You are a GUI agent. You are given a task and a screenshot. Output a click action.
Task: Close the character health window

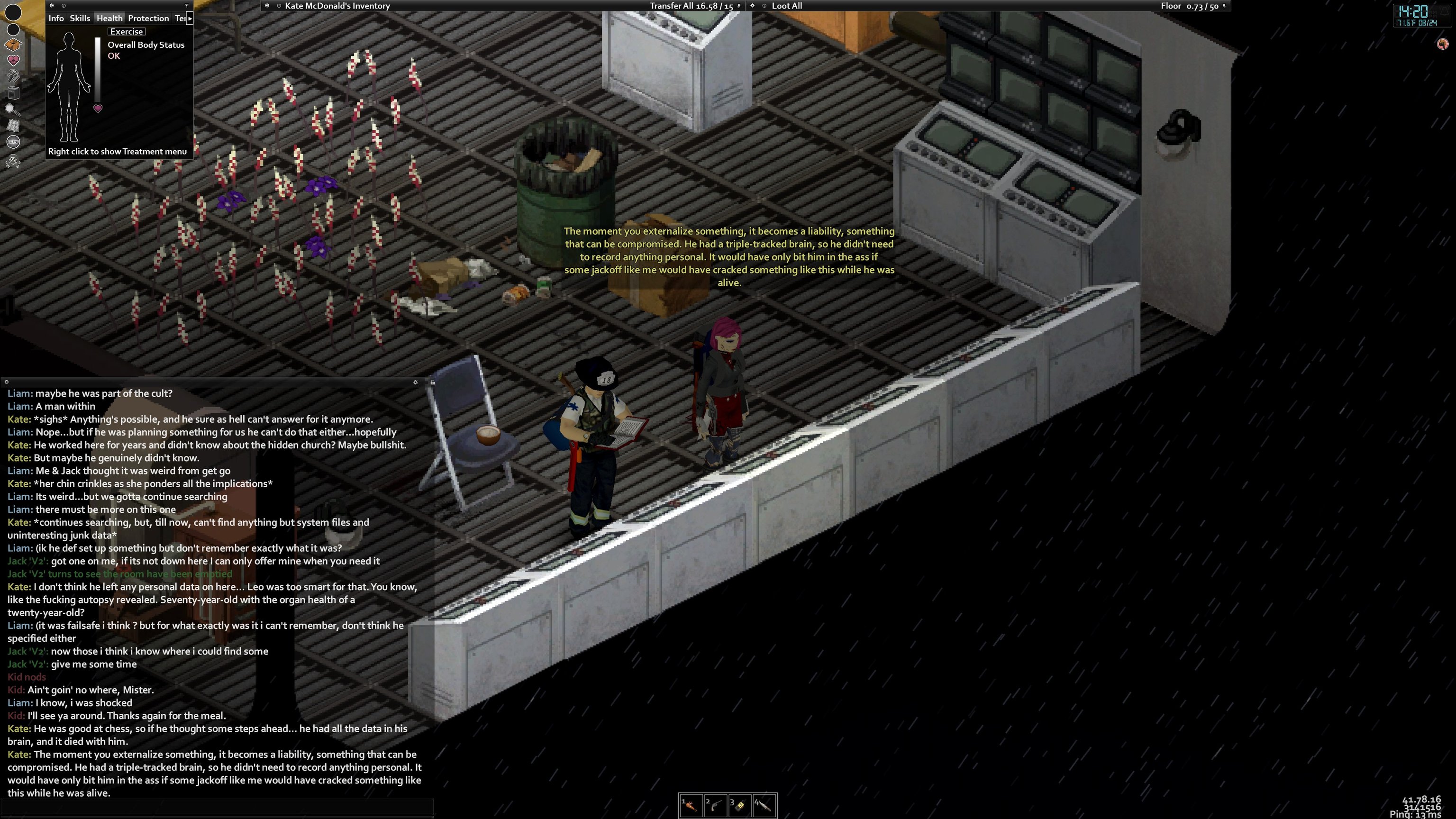pyautogui.click(x=52, y=6)
